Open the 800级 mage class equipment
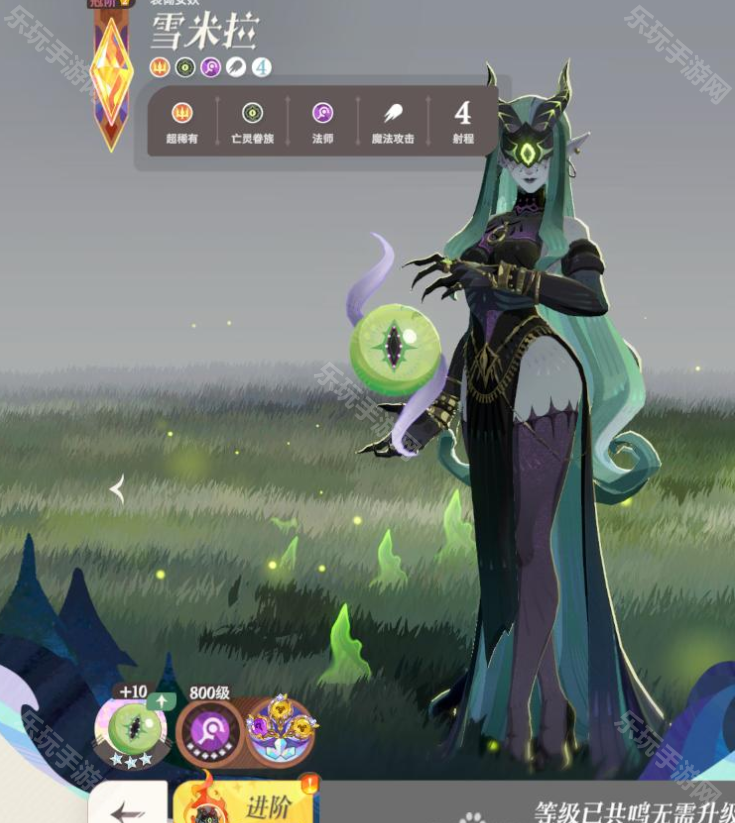The height and width of the screenshot is (823, 735). tap(209, 733)
